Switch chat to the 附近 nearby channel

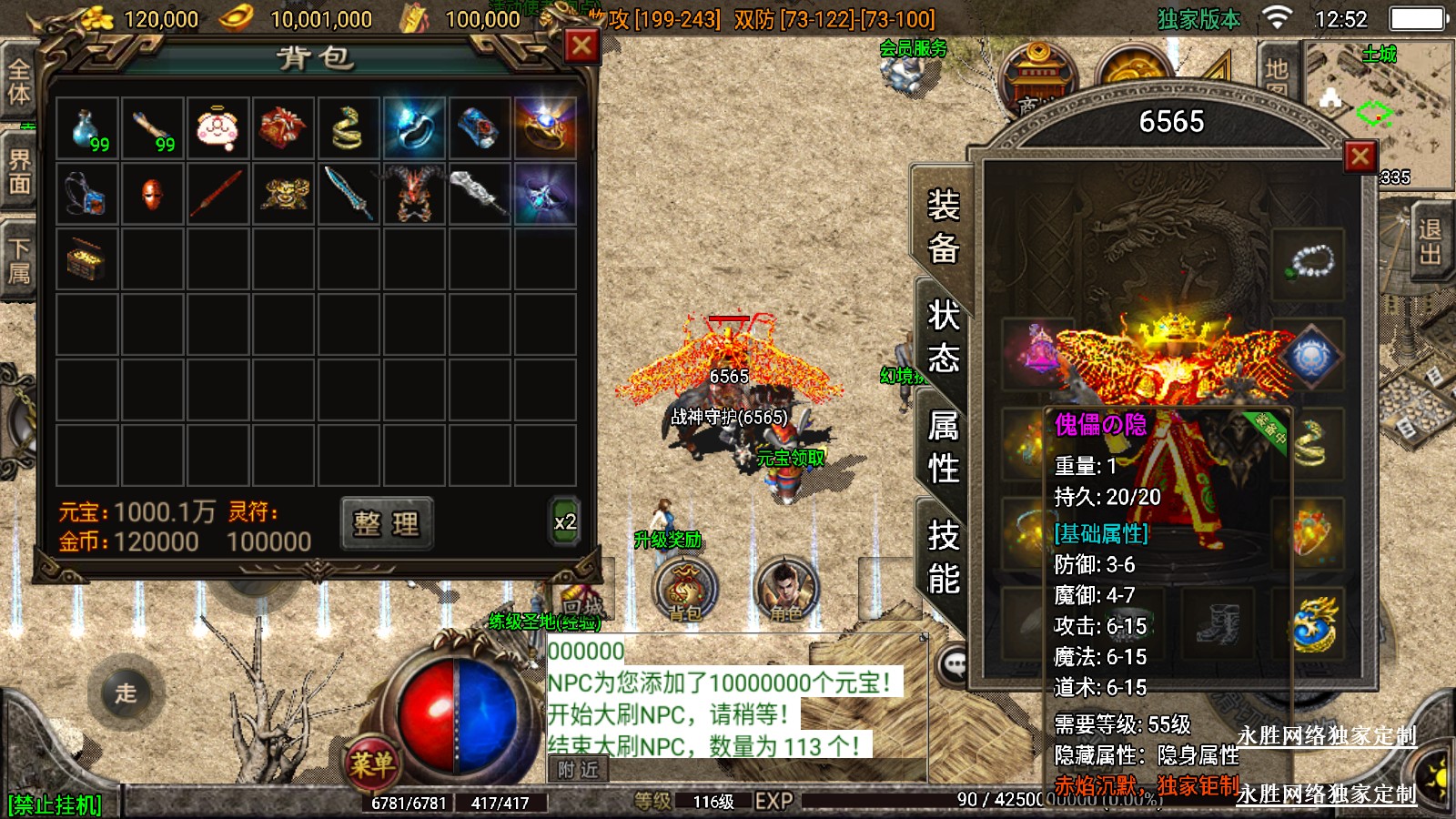[579, 770]
